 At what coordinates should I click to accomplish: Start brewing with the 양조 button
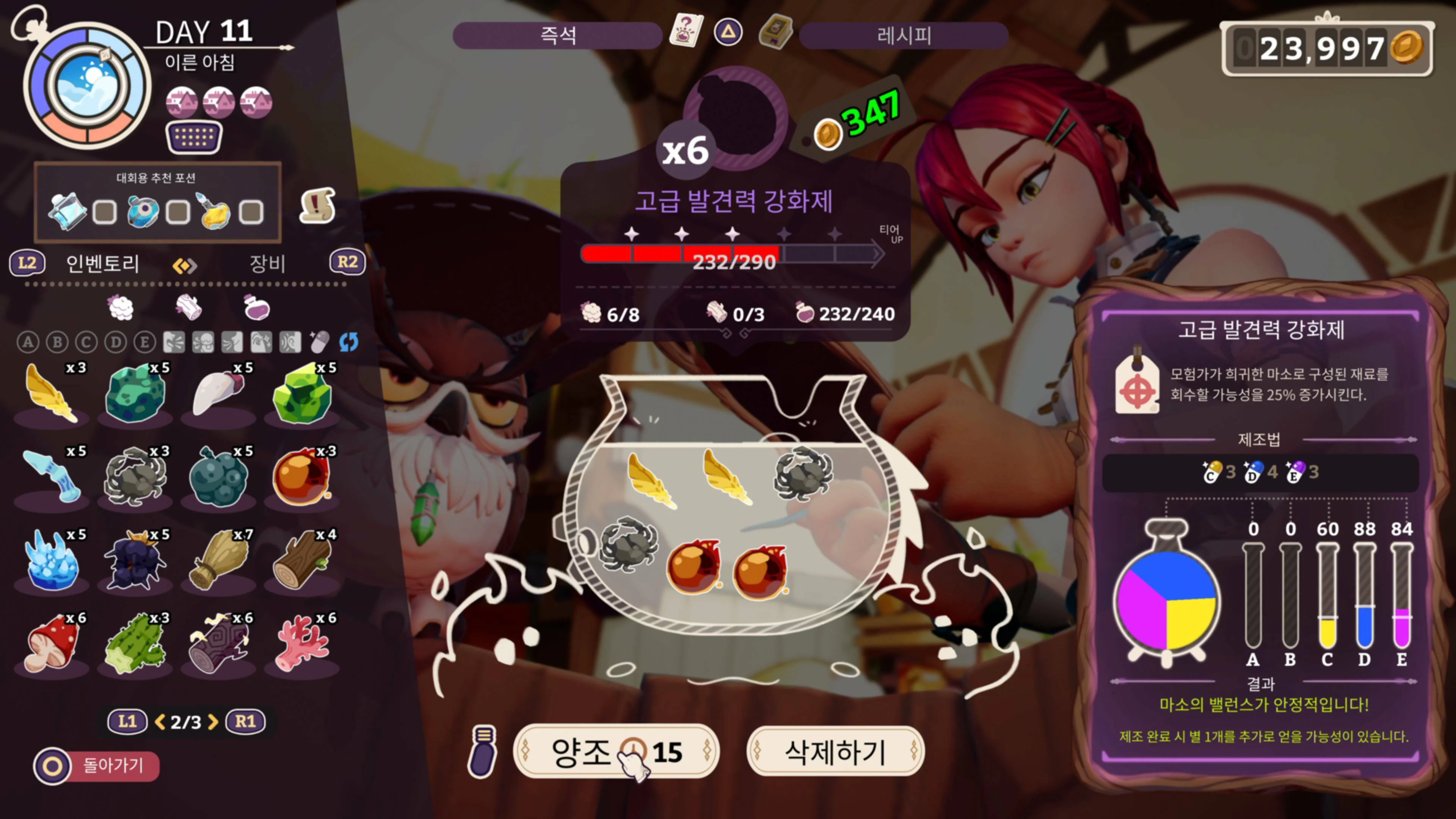point(615,752)
